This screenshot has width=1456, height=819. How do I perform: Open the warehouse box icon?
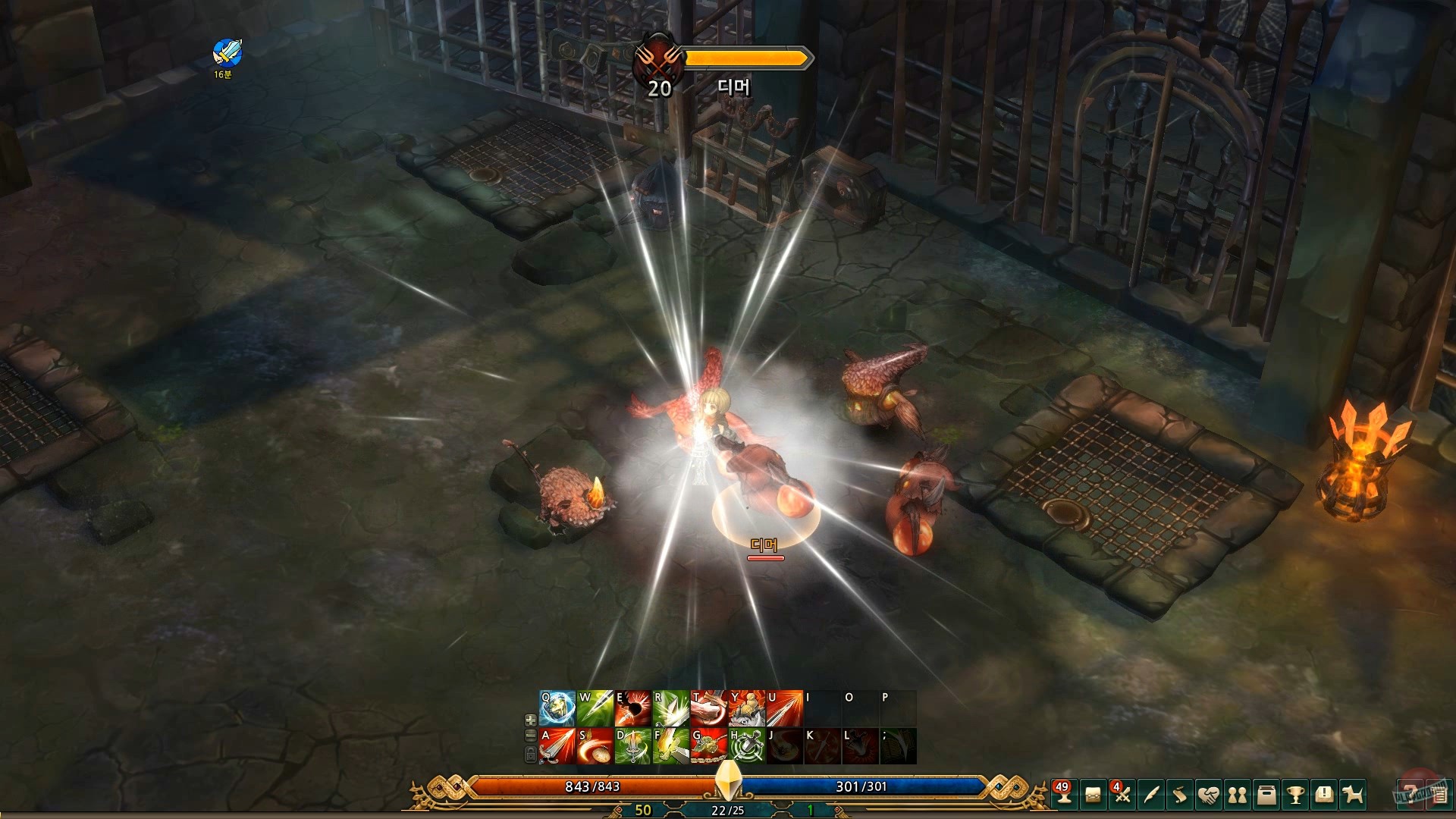1266,795
